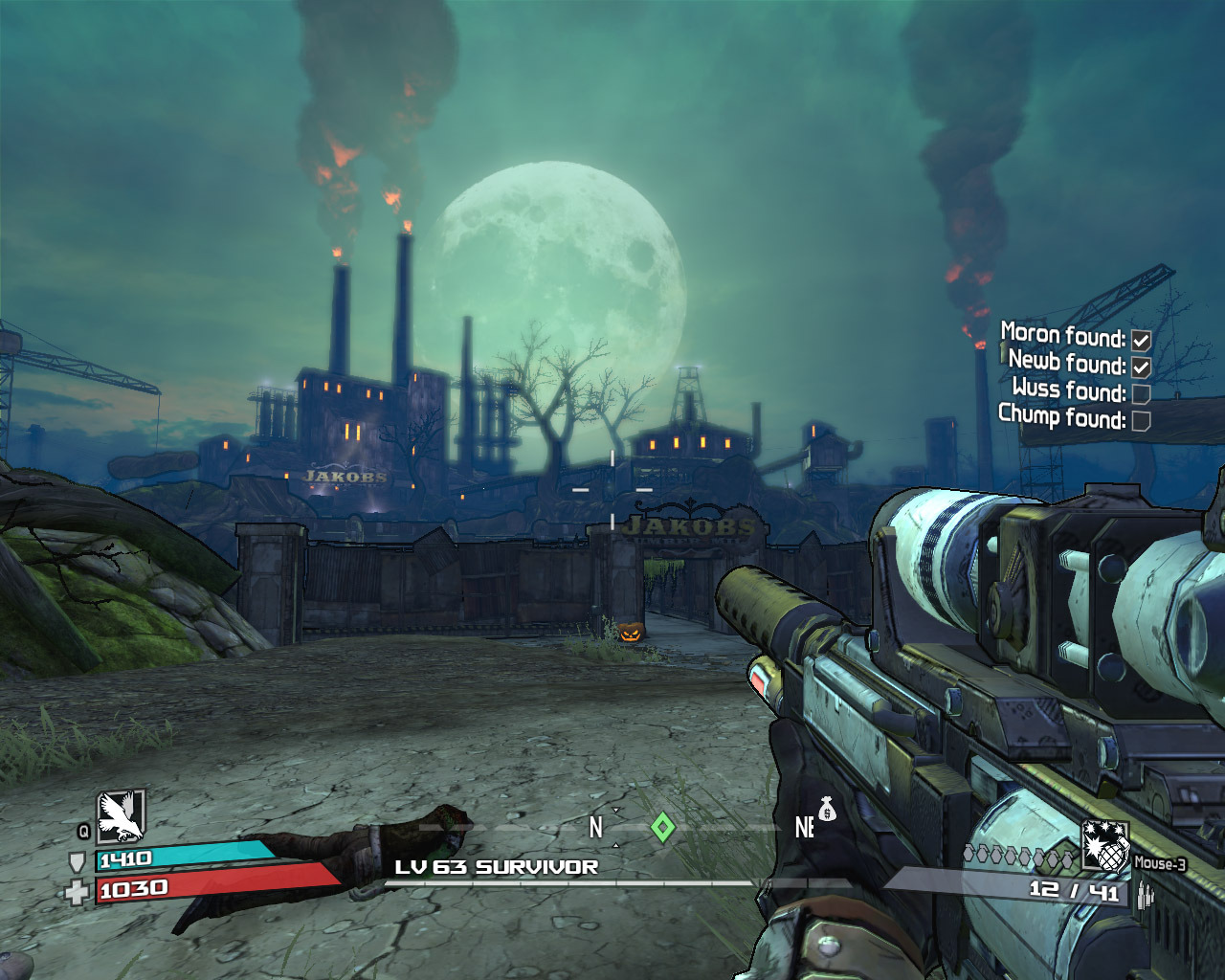Click the Bloodwing action skill icon
1225x980 pixels.
[122, 815]
